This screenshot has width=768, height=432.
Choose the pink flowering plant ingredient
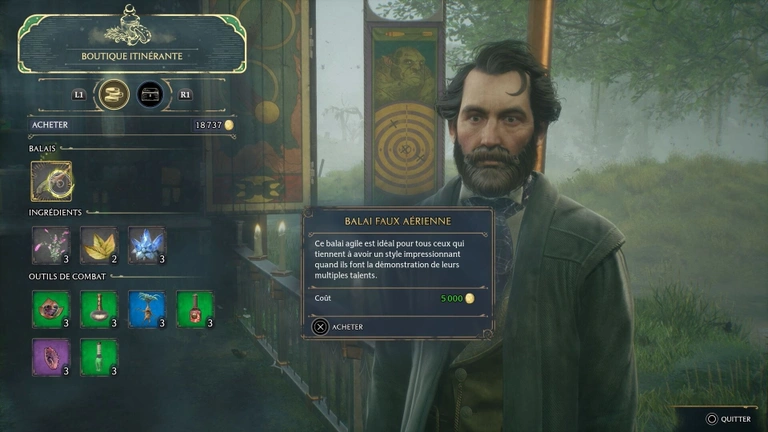pos(51,245)
